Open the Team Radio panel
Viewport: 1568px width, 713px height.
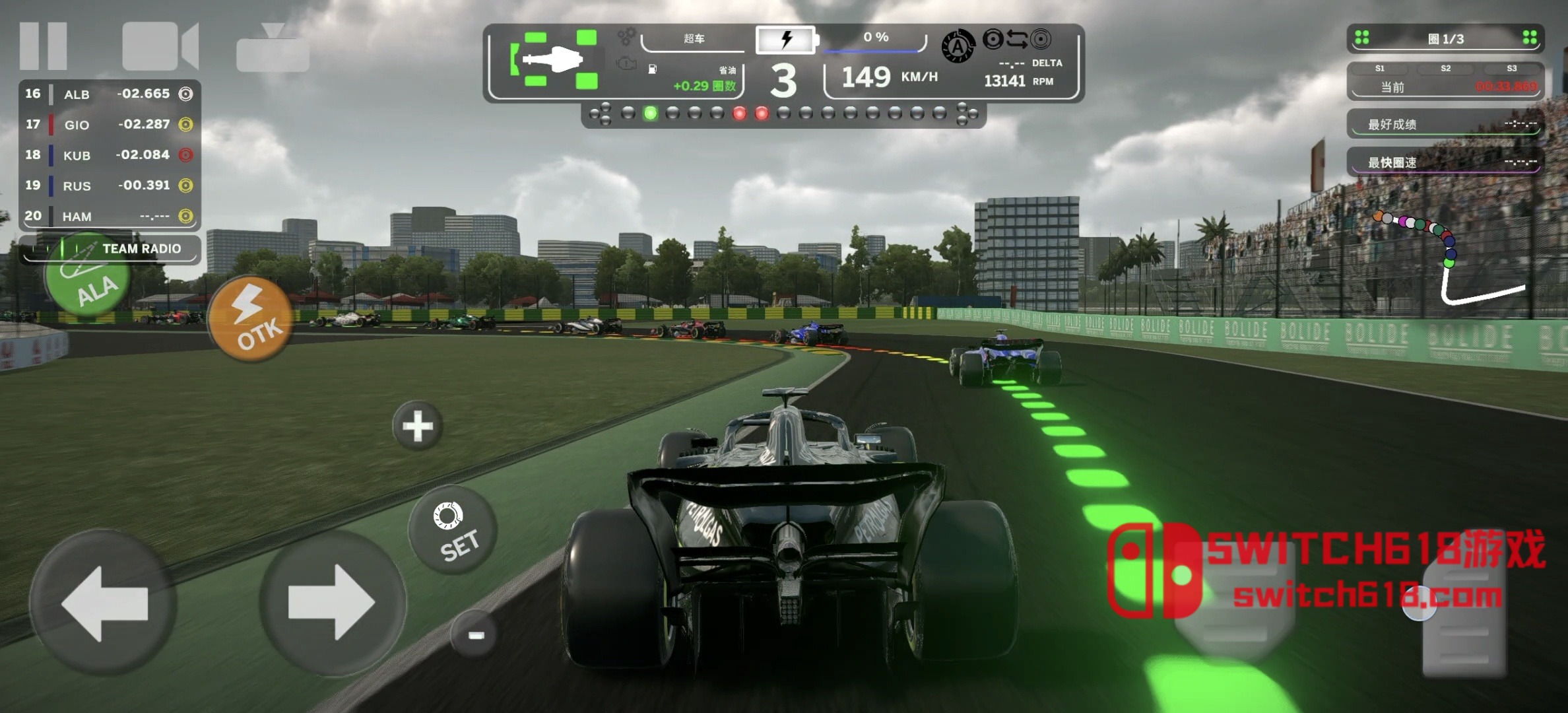point(110,249)
